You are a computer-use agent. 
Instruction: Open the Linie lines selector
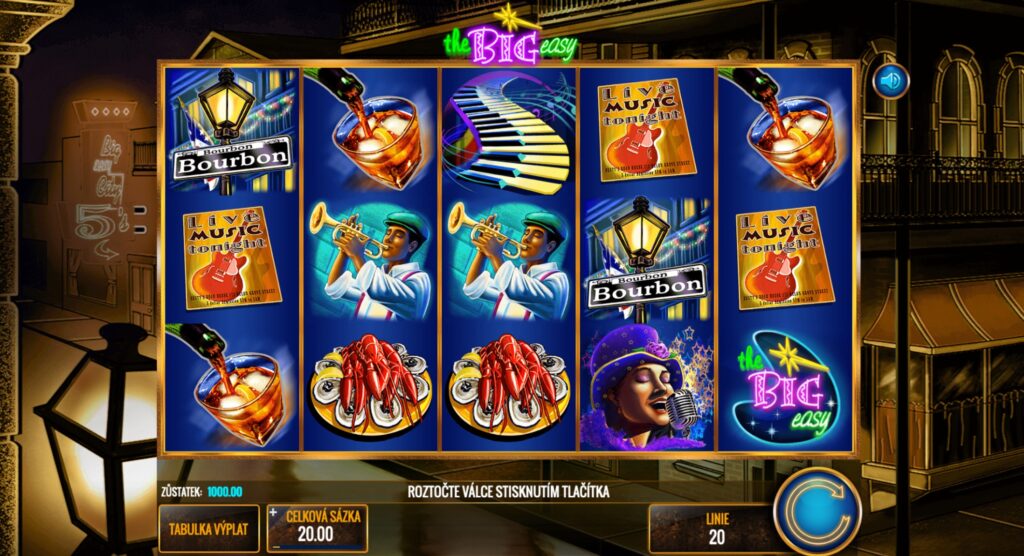click(715, 528)
